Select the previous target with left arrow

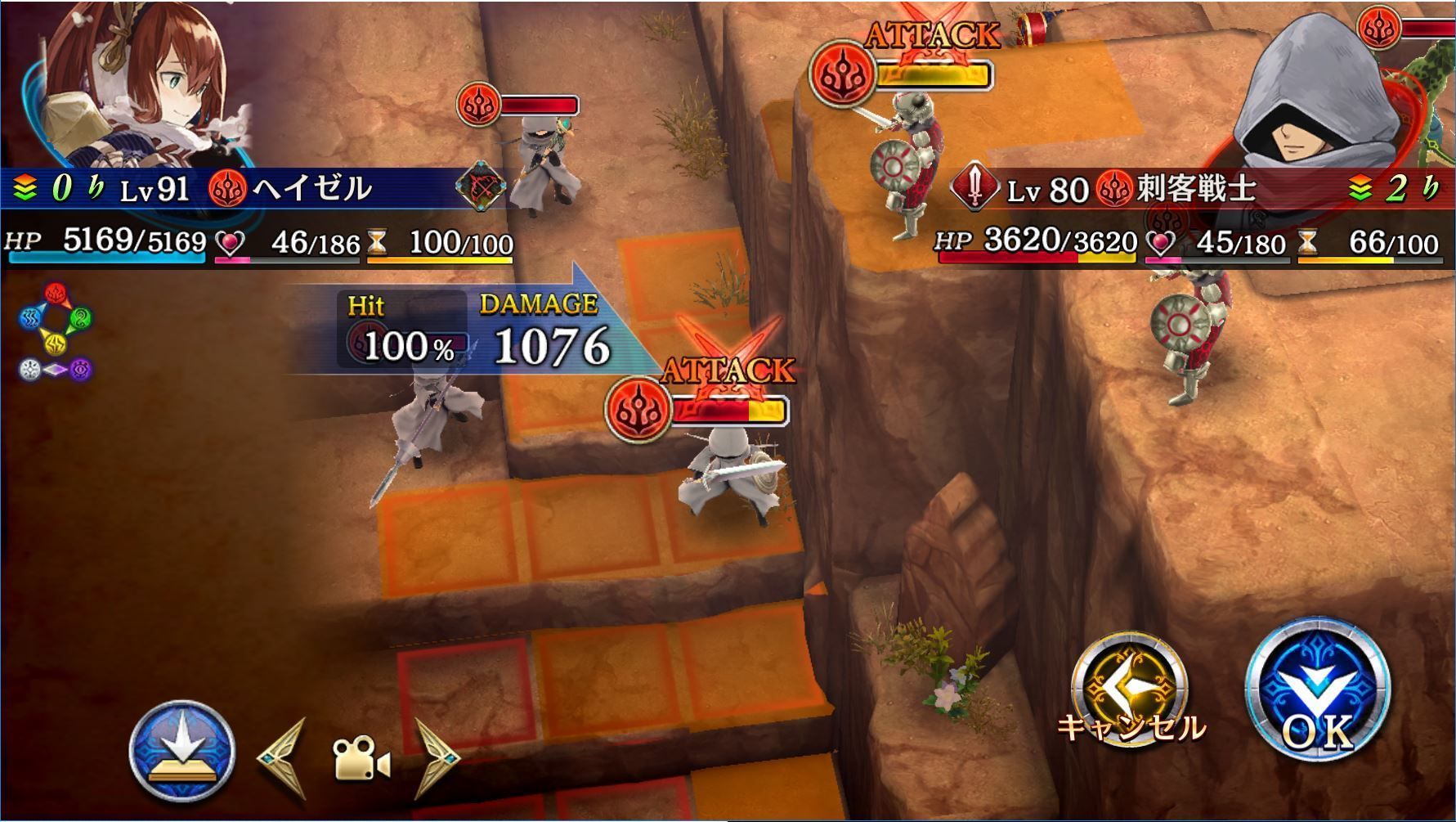point(284,758)
